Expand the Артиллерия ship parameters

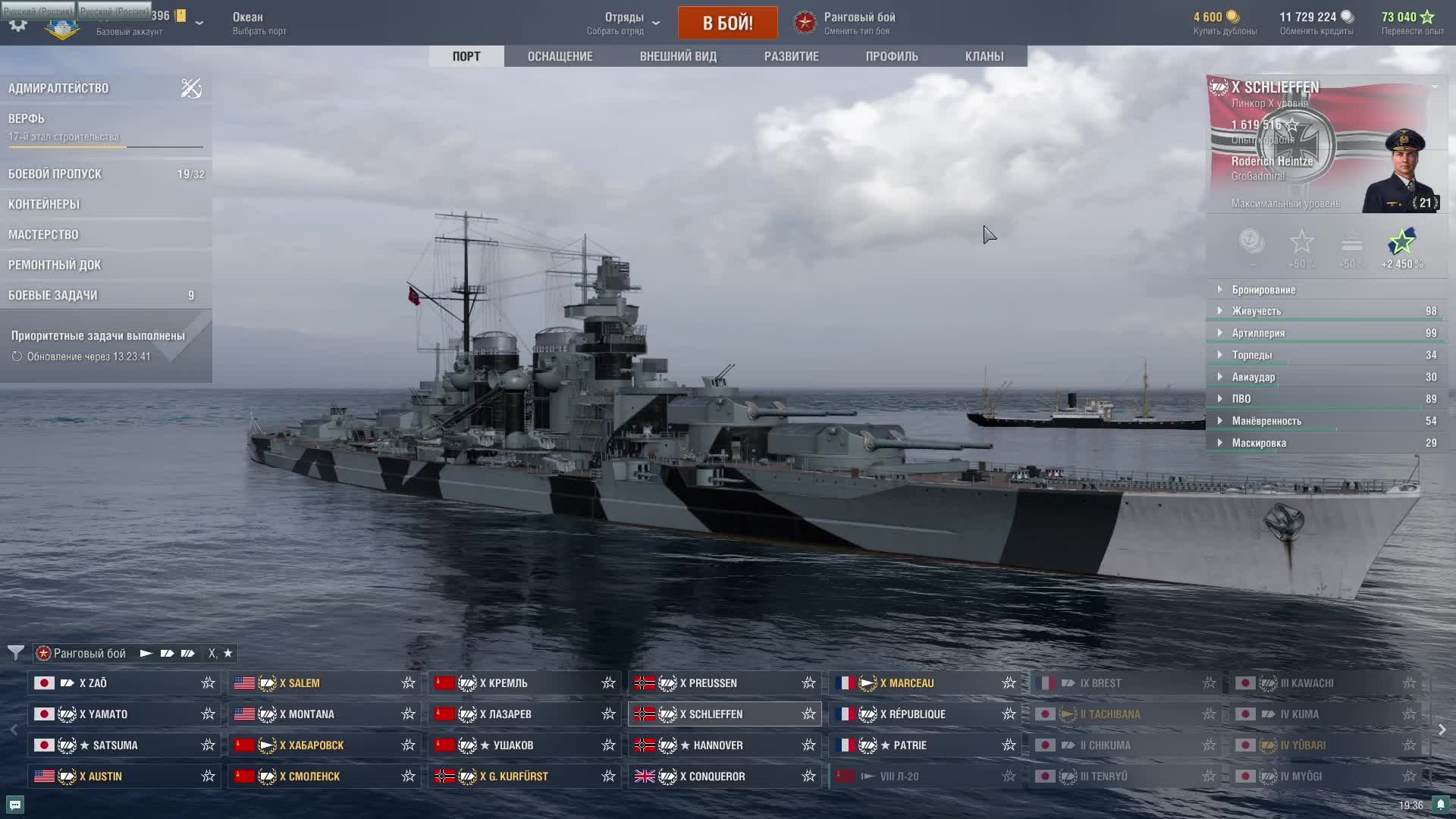1258,333
